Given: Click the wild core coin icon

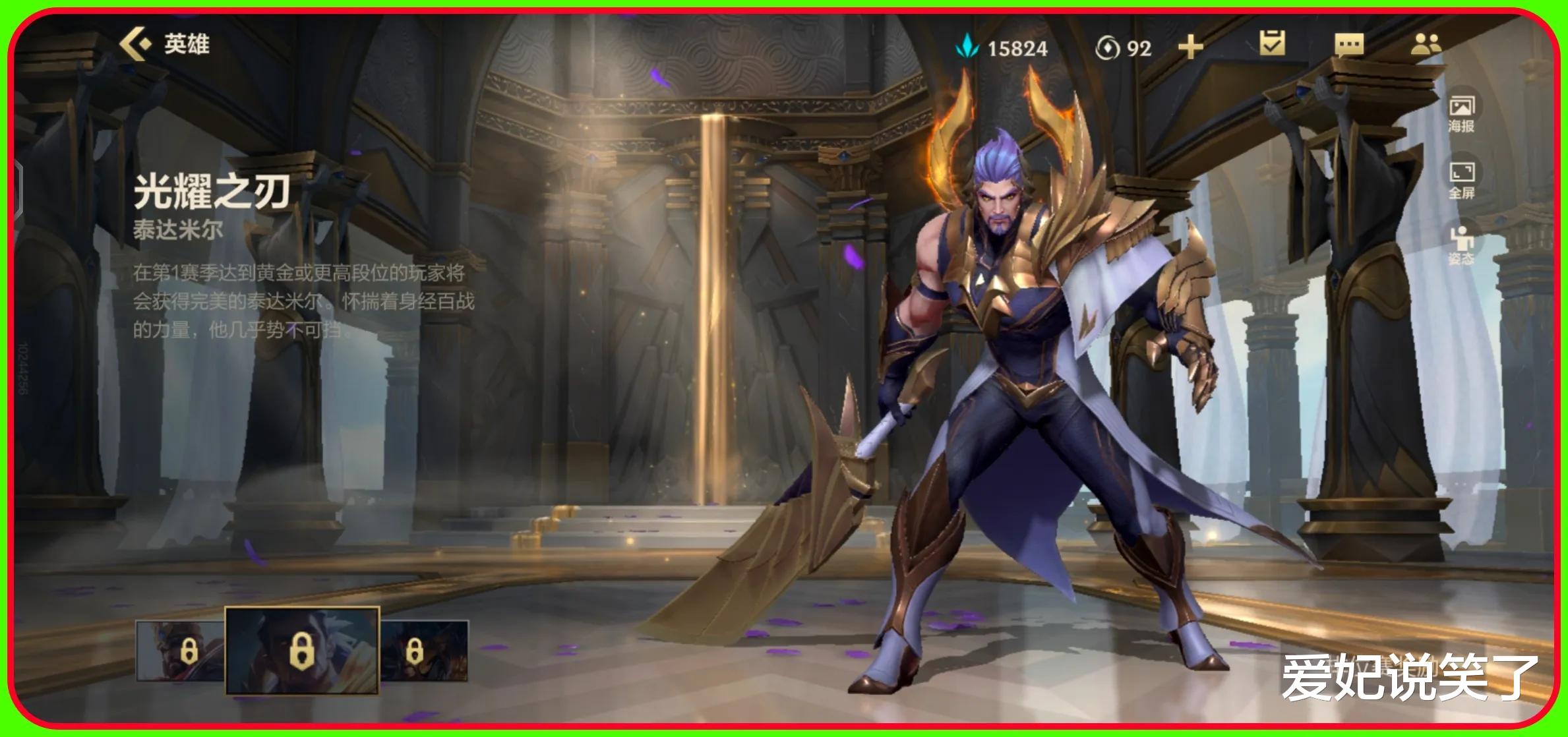Looking at the screenshot, I should click(1107, 46).
